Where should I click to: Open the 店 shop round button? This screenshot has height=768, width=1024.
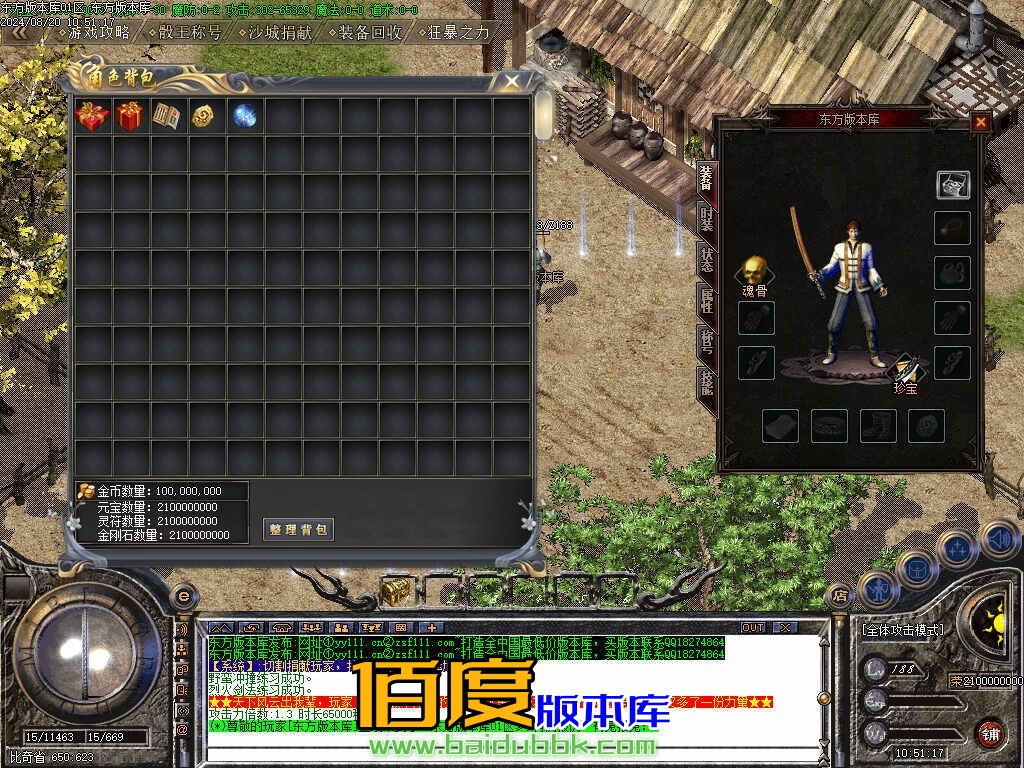pyautogui.click(x=839, y=596)
